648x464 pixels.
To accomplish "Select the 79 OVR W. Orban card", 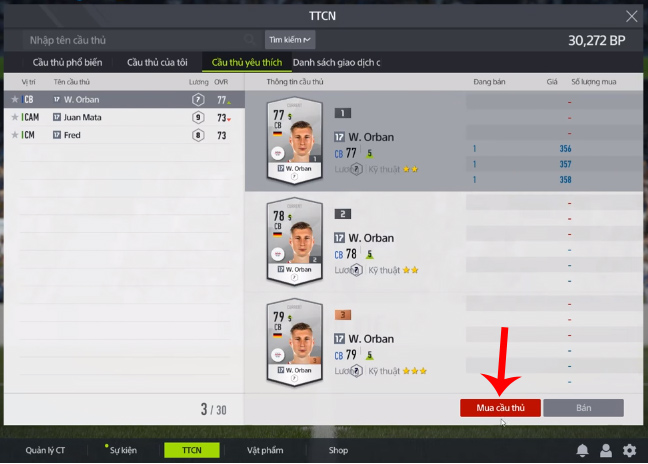I will coord(293,343).
